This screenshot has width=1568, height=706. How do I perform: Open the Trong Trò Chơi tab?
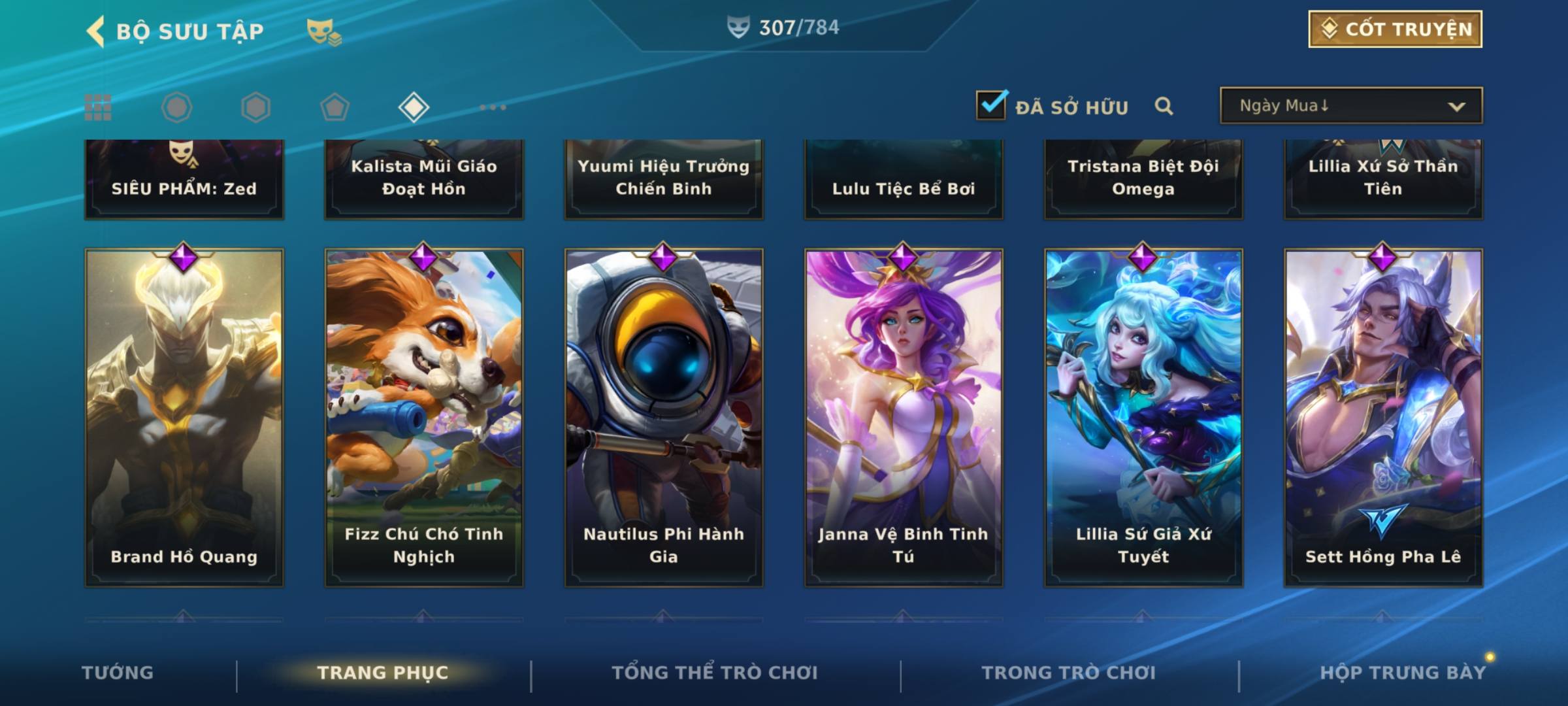1069,673
